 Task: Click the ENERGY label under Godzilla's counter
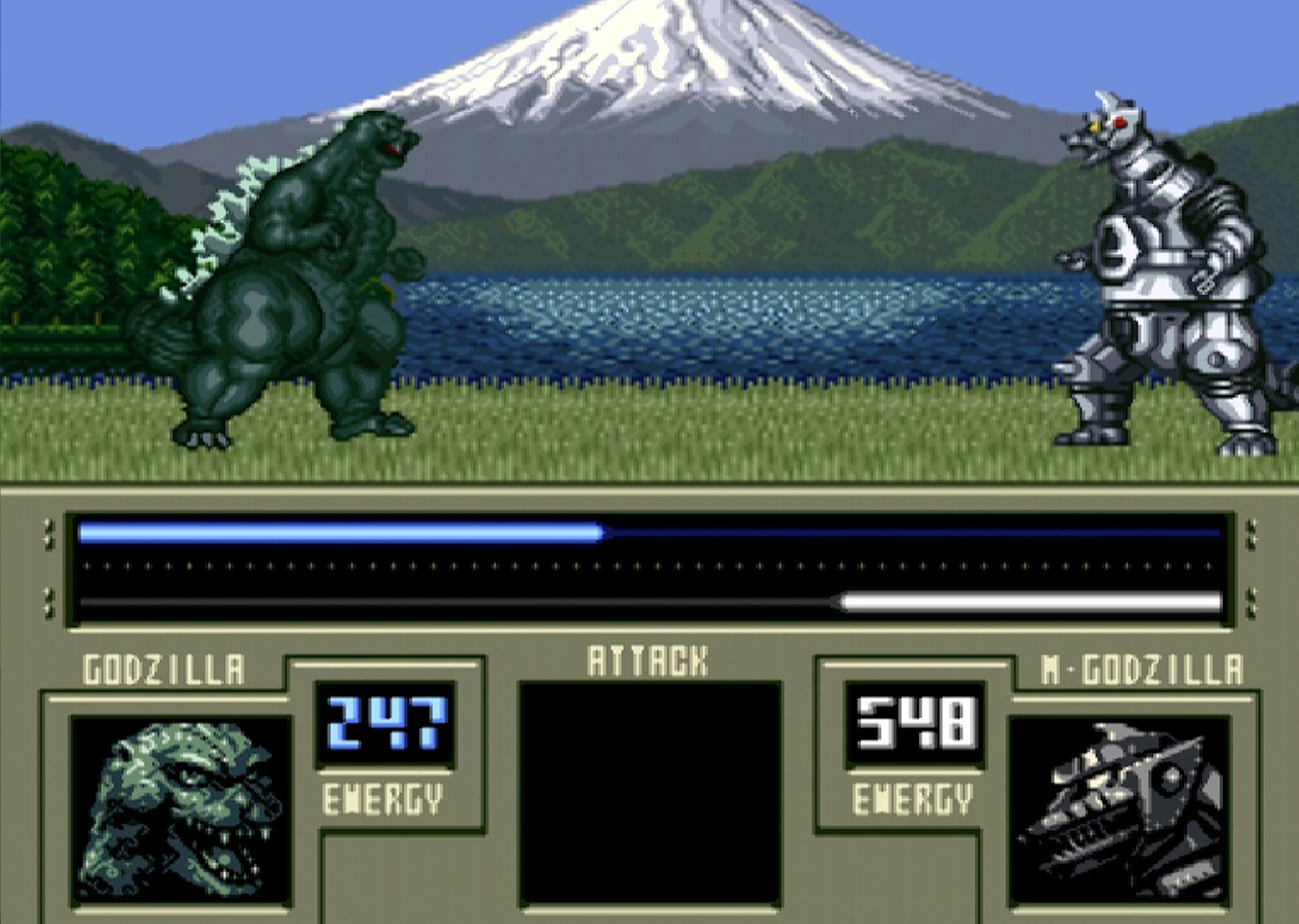pyautogui.click(x=383, y=800)
